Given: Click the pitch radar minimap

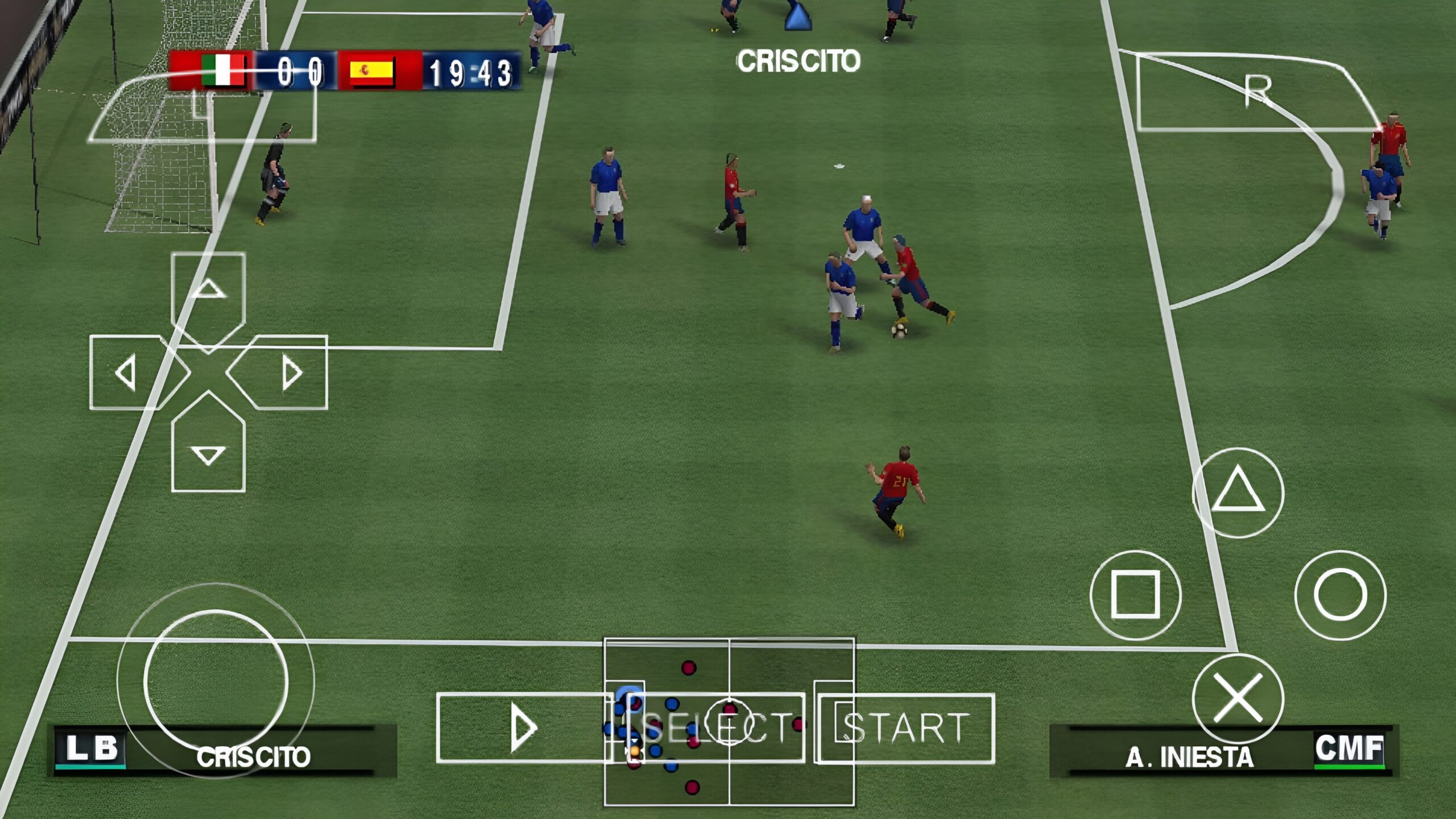Looking at the screenshot, I should [729, 671].
